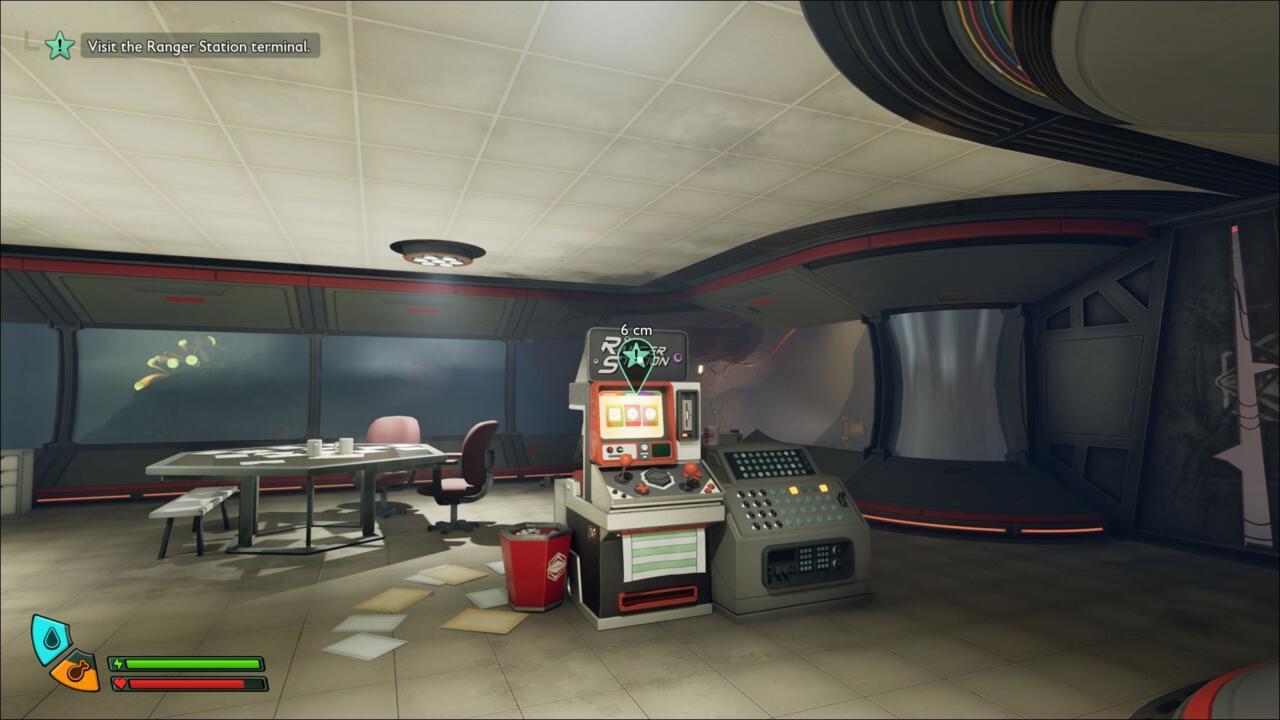Select the left red icon on the terminal screen
The width and height of the screenshot is (1280, 720).
click(615, 415)
